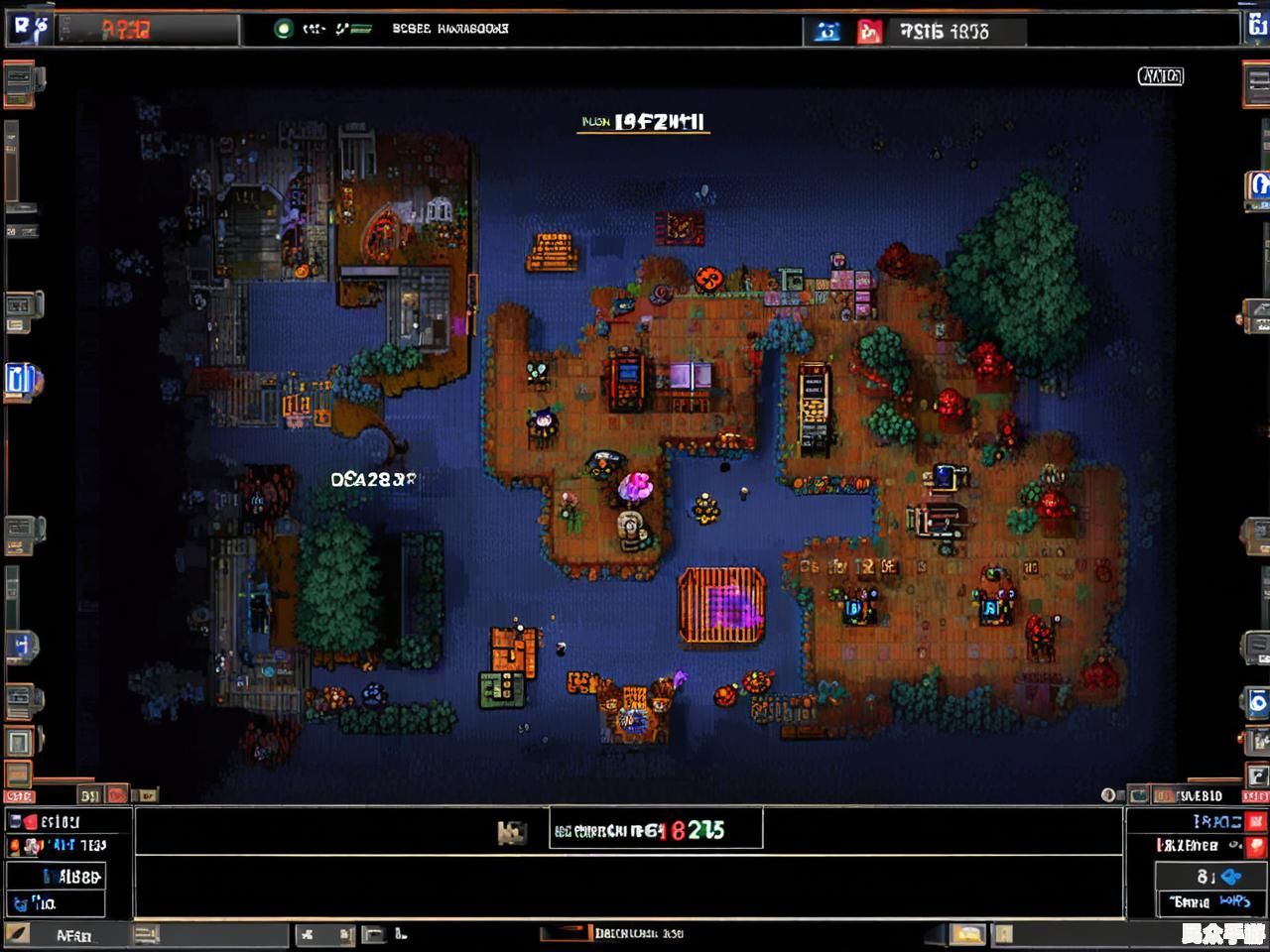The width and height of the screenshot is (1270, 952).
Task: Select the small item icon in the bottom message panel
Action: point(511,832)
